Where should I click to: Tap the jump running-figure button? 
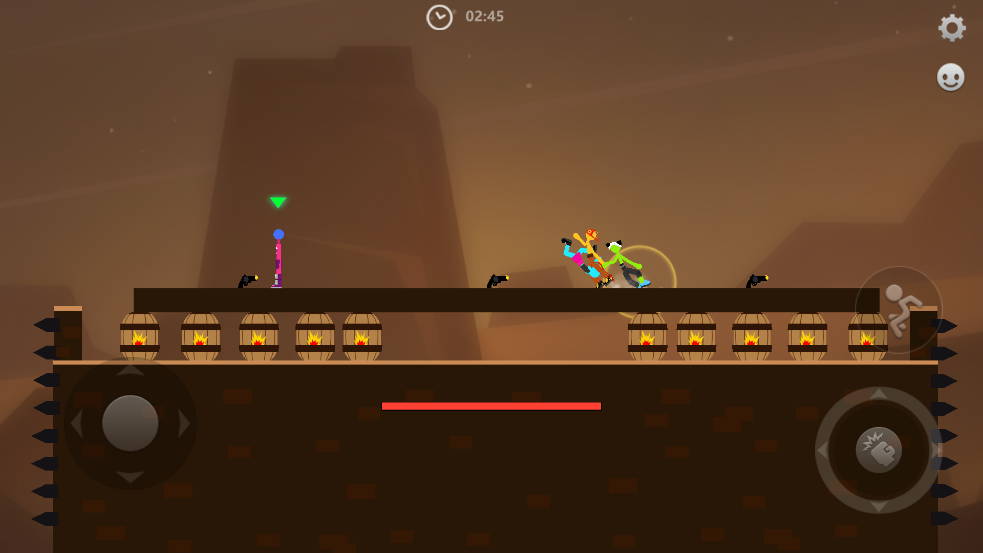(897, 309)
